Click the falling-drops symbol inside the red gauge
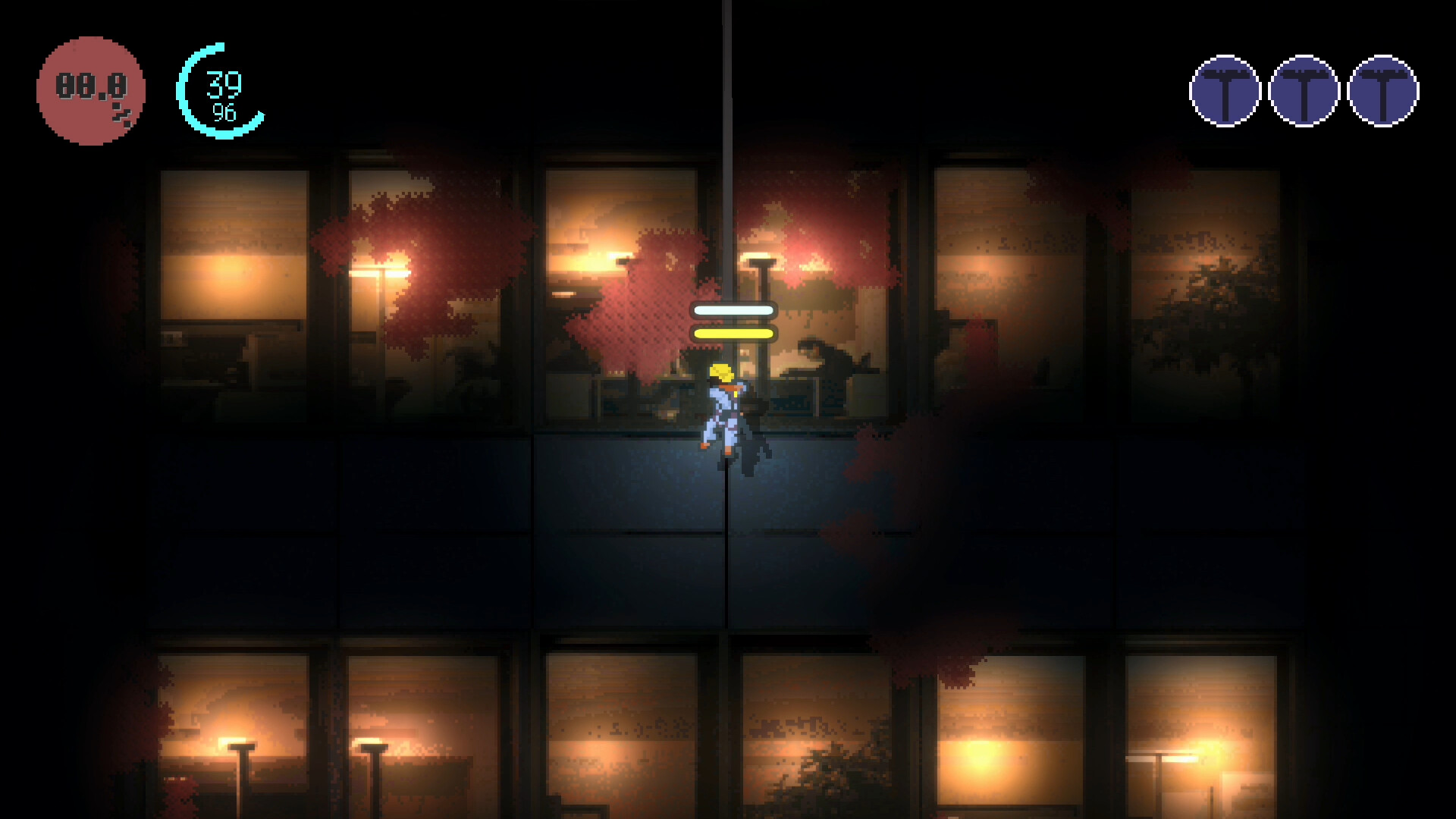This screenshot has width=1456, height=819. [x=120, y=114]
